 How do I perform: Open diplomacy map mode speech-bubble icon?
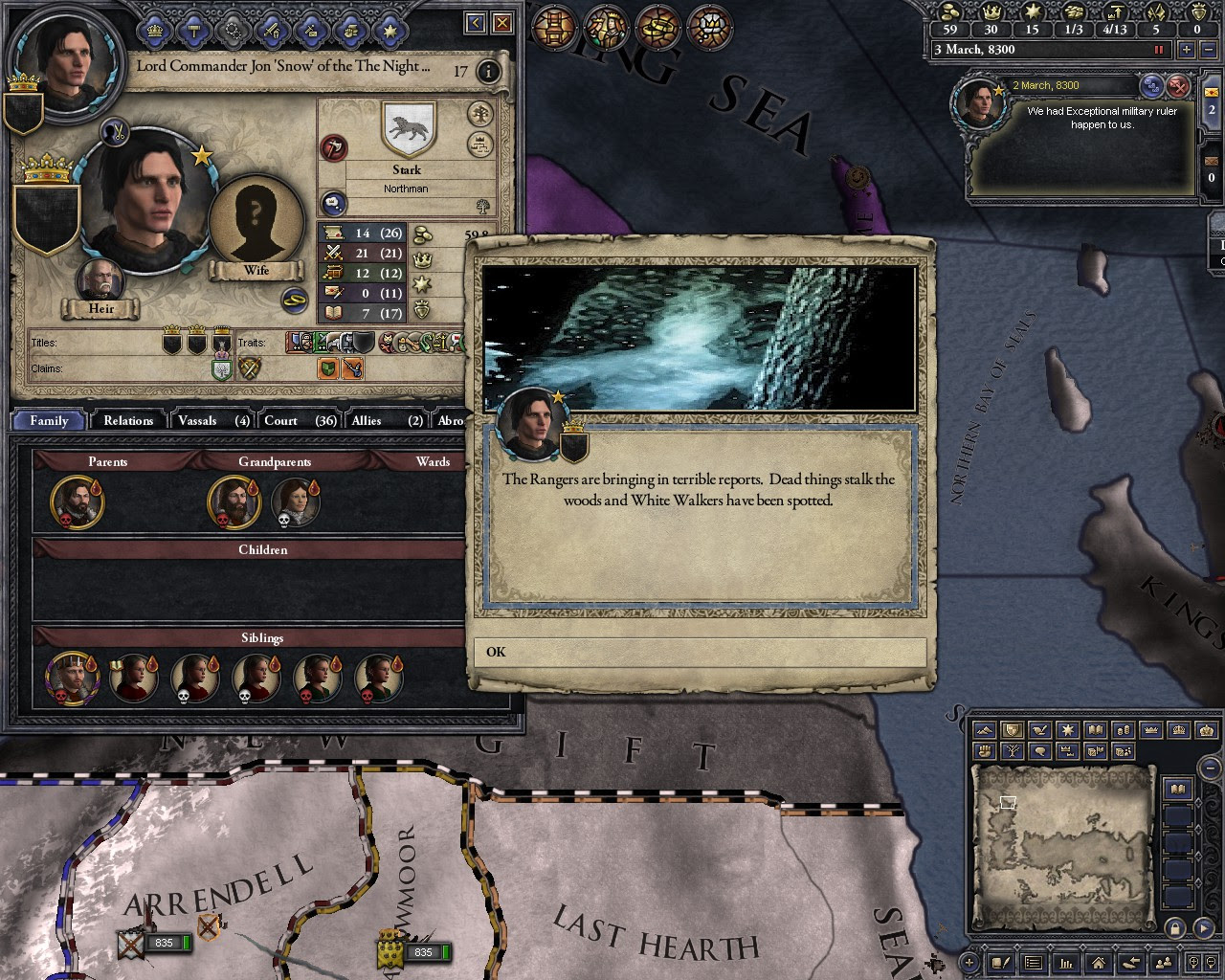pyautogui.click(x=1040, y=751)
